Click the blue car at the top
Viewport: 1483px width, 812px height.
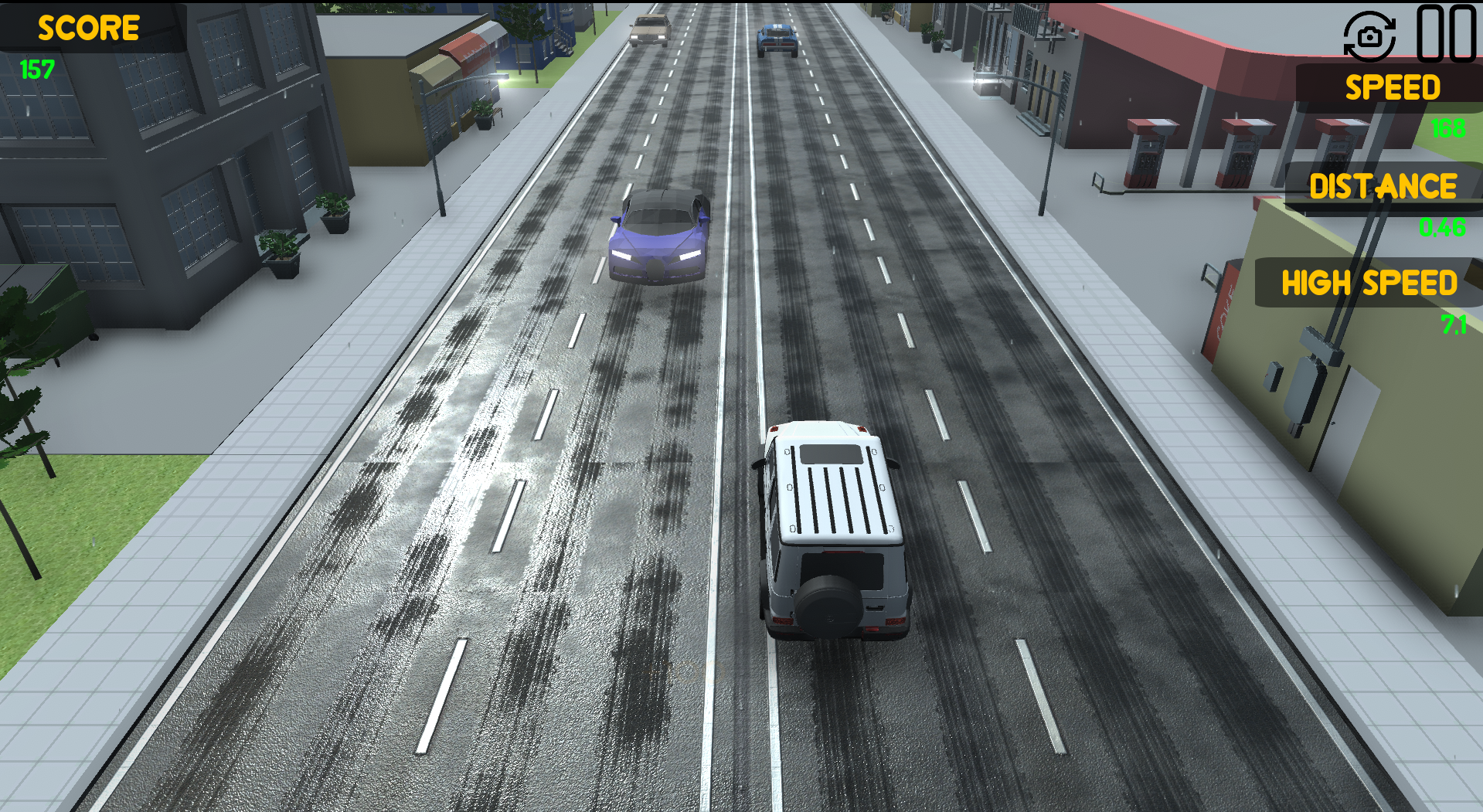click(777, 39)
